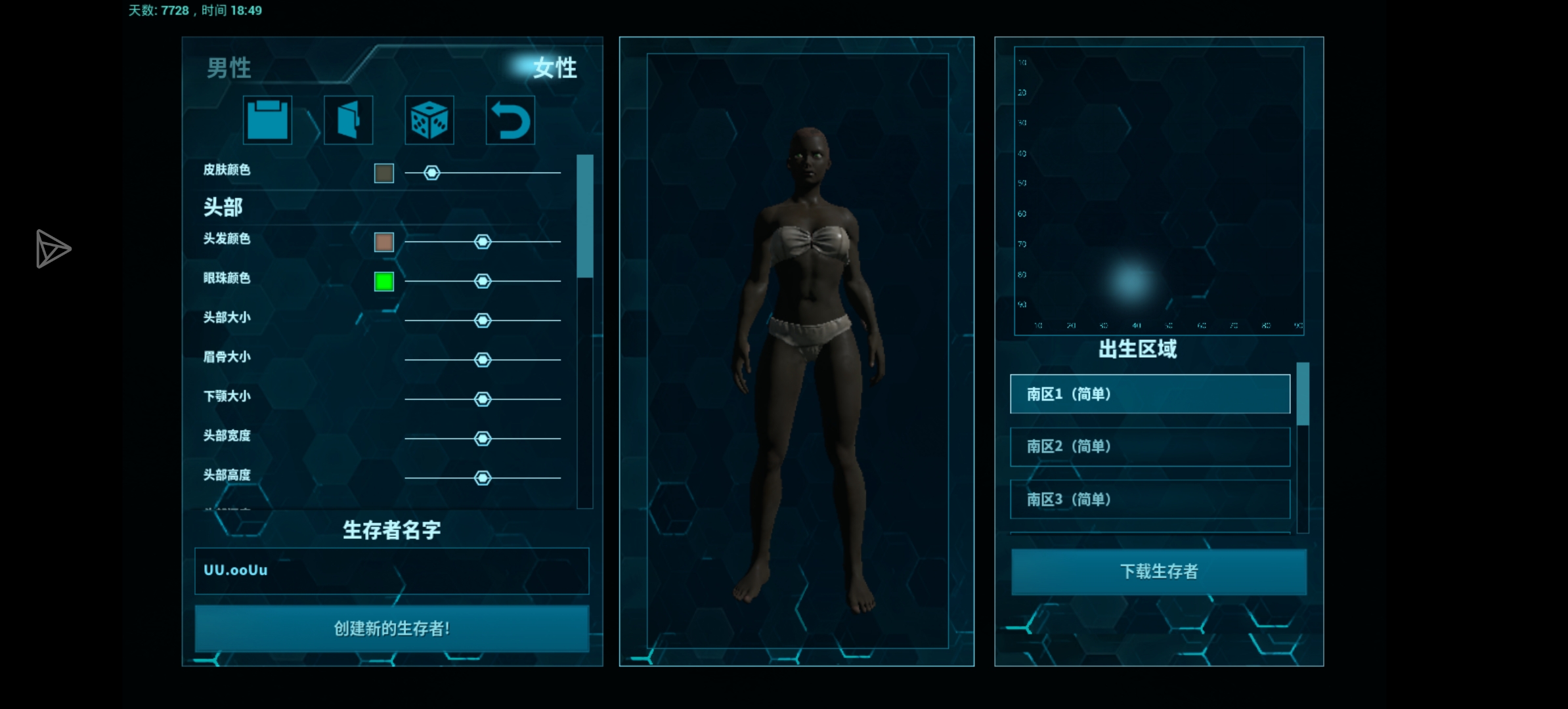Screen dimensions: 1568x709
Task: Click the 下载生存者 button
Action: point(1158,572)
